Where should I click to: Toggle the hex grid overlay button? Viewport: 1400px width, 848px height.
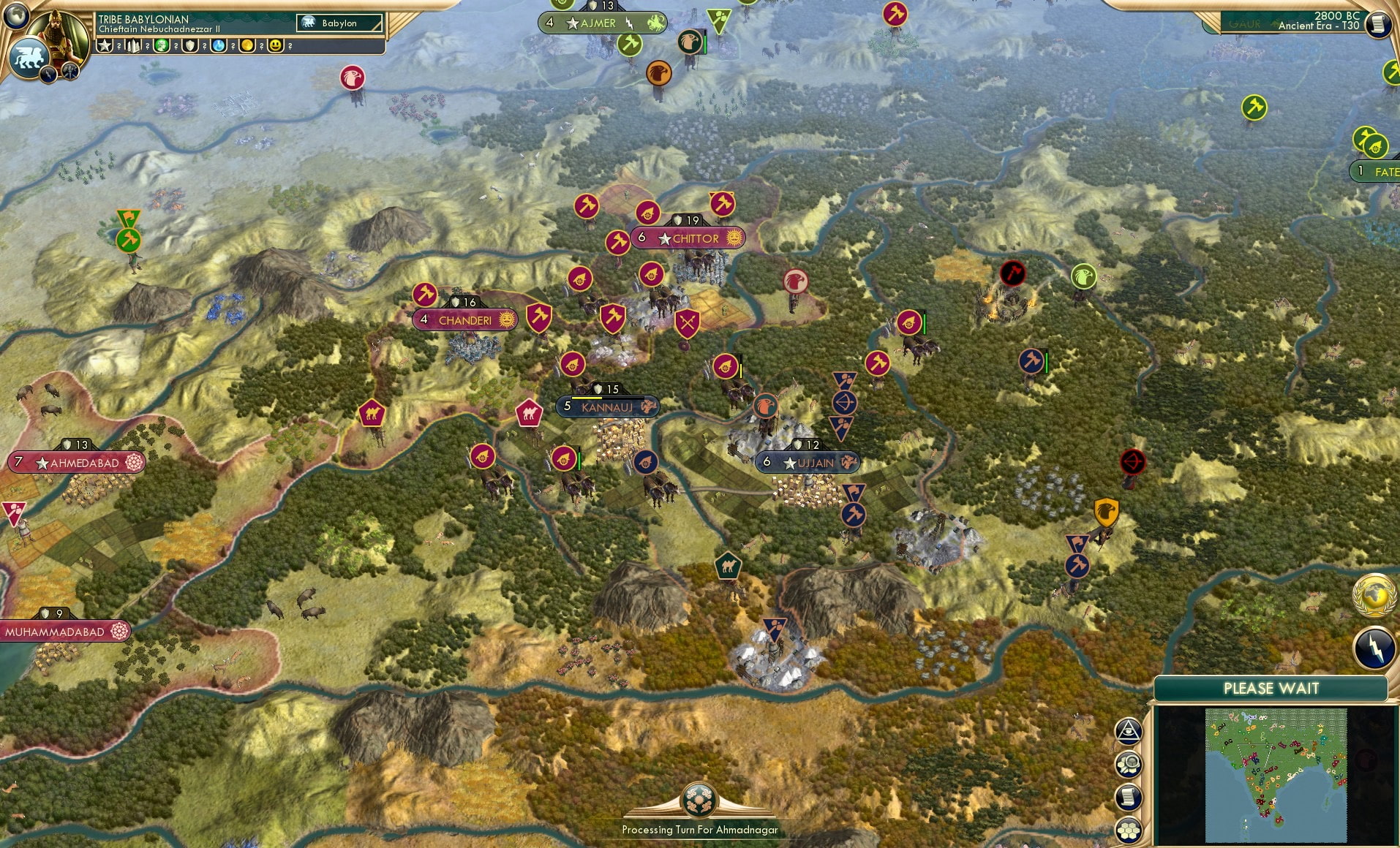[x=1130, y=829]
